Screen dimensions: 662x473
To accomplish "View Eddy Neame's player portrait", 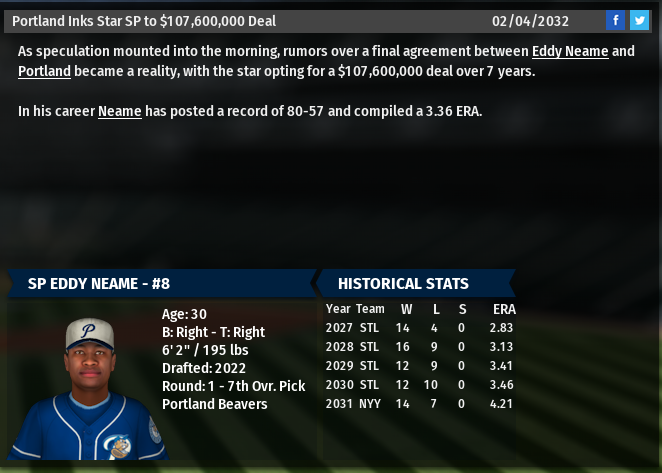I will tap(92, 386).
